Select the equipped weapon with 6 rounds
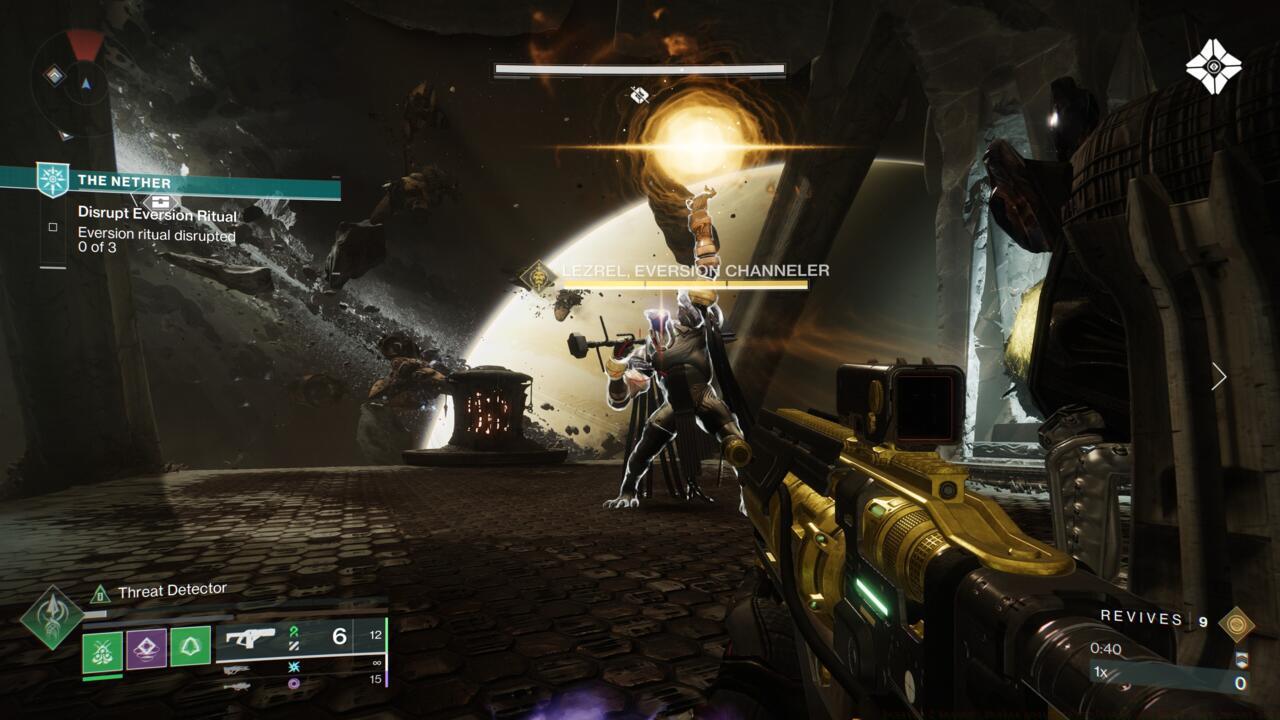The image size is (1280, 720). pos(300,637)
